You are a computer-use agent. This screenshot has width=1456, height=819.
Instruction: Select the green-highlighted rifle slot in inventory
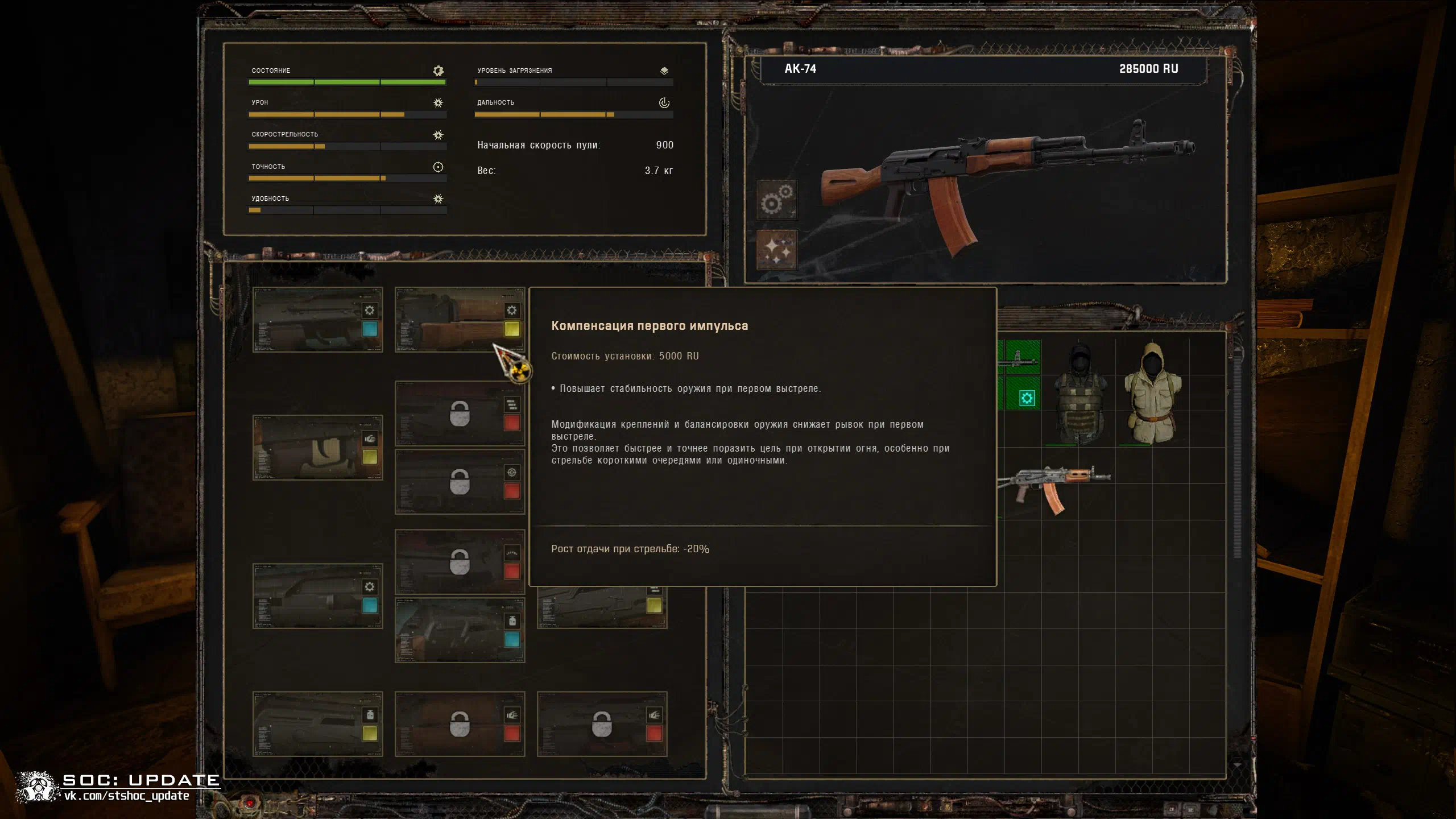pos(1022,358)
